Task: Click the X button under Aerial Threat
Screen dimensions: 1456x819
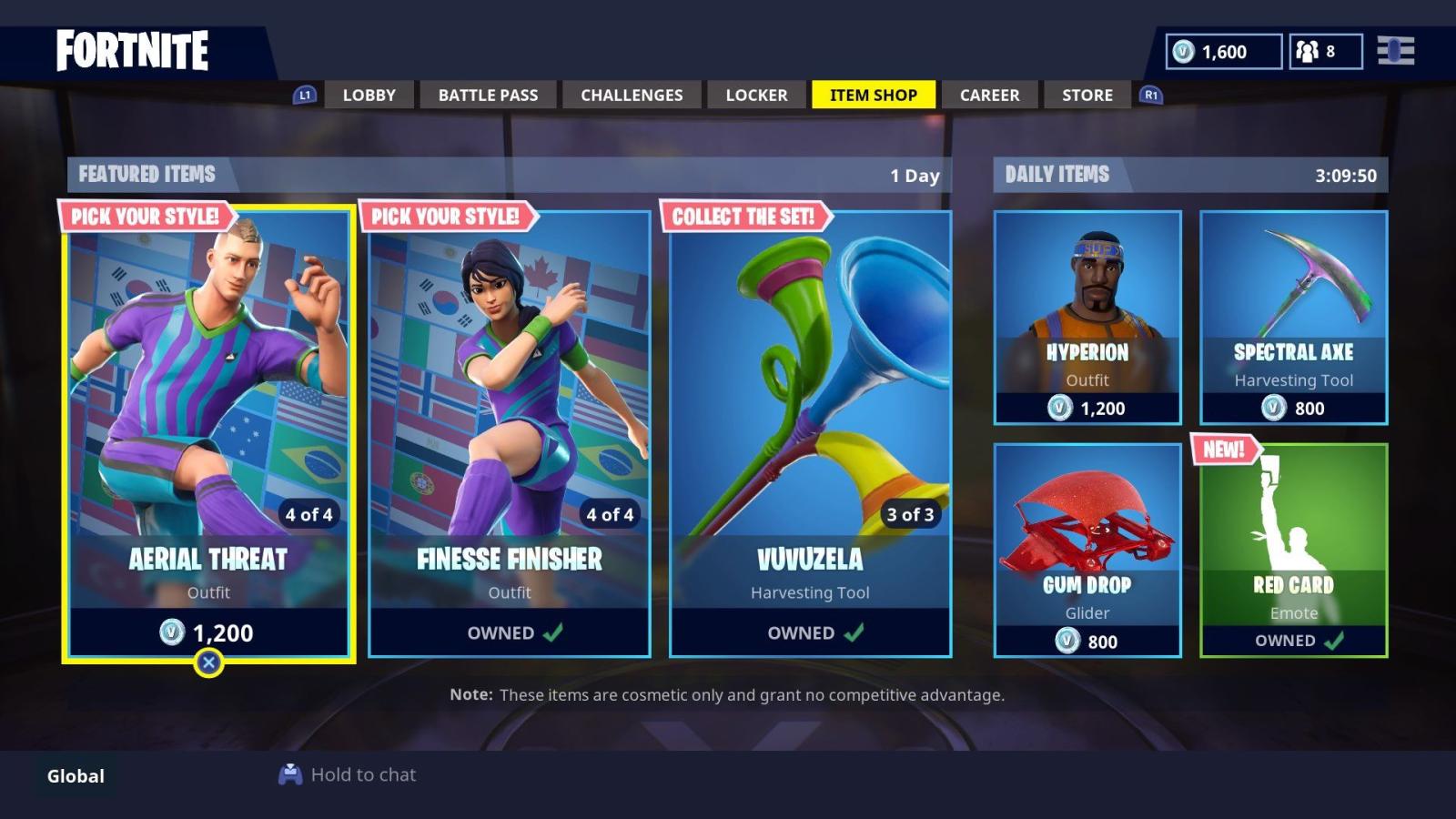Action: point(210,662)
